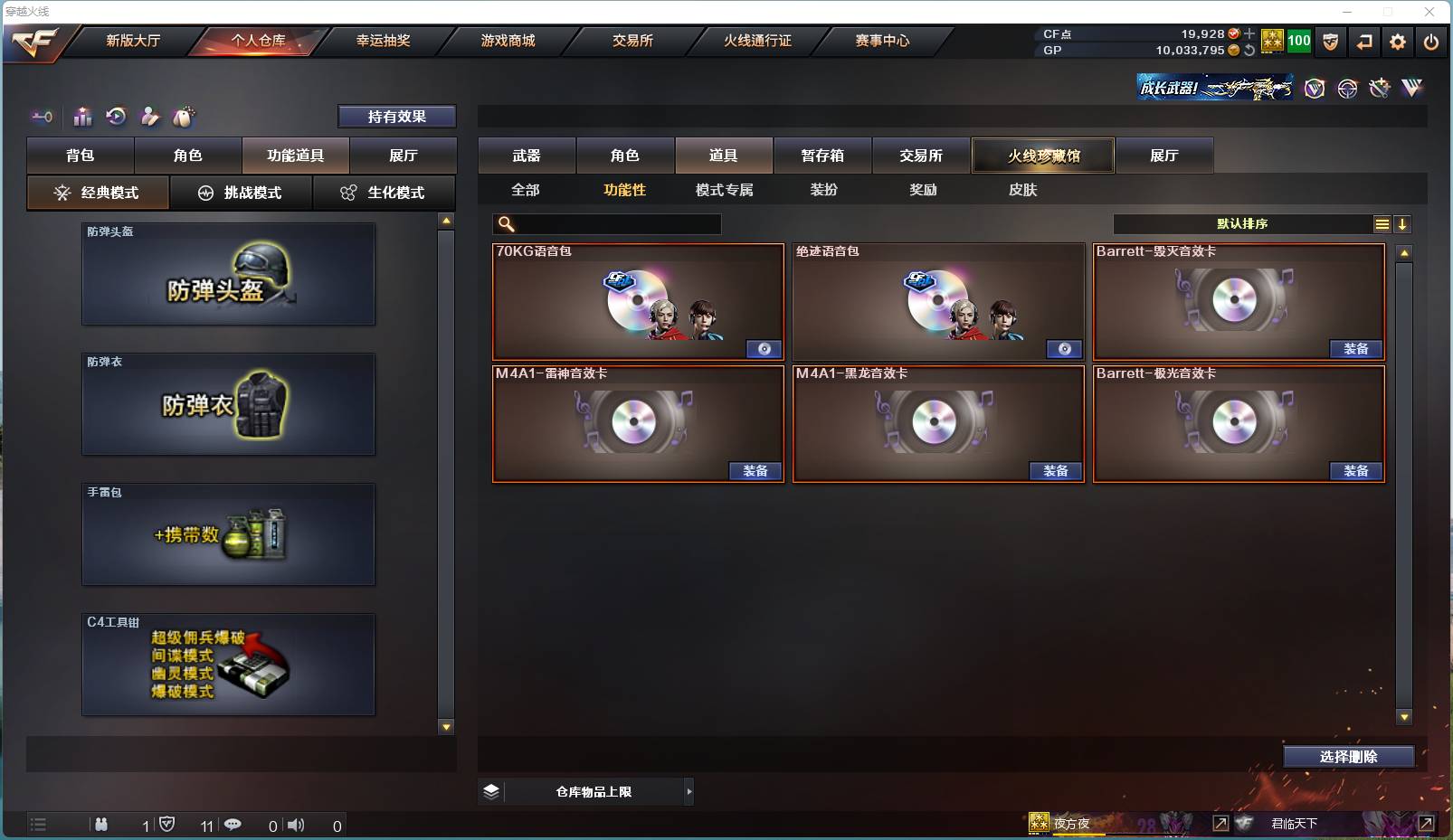
Task: Toggle the grid view switch near 默认排序
Action: coord(1382,223)
